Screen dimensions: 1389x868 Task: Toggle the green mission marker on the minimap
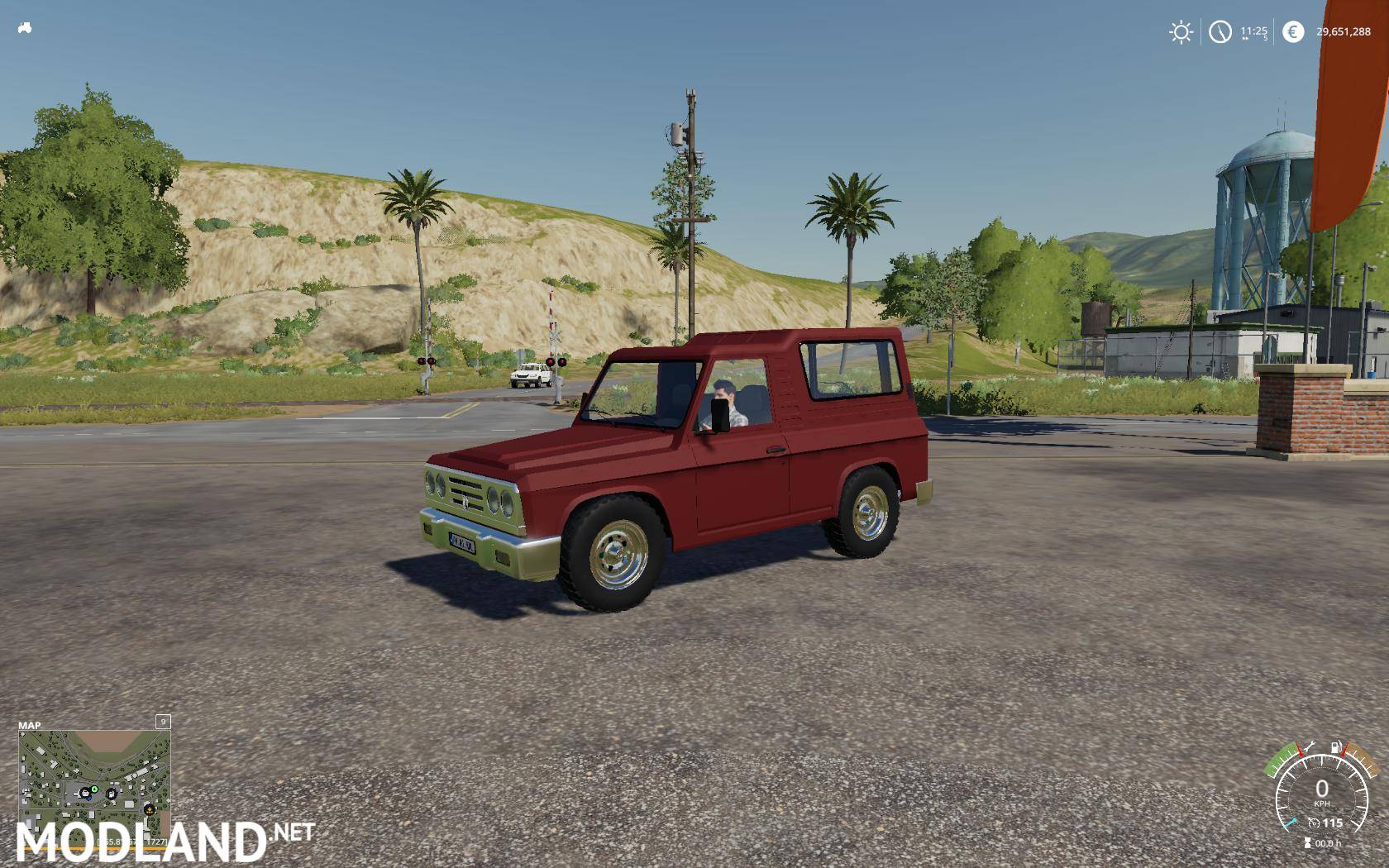point(94,789)
